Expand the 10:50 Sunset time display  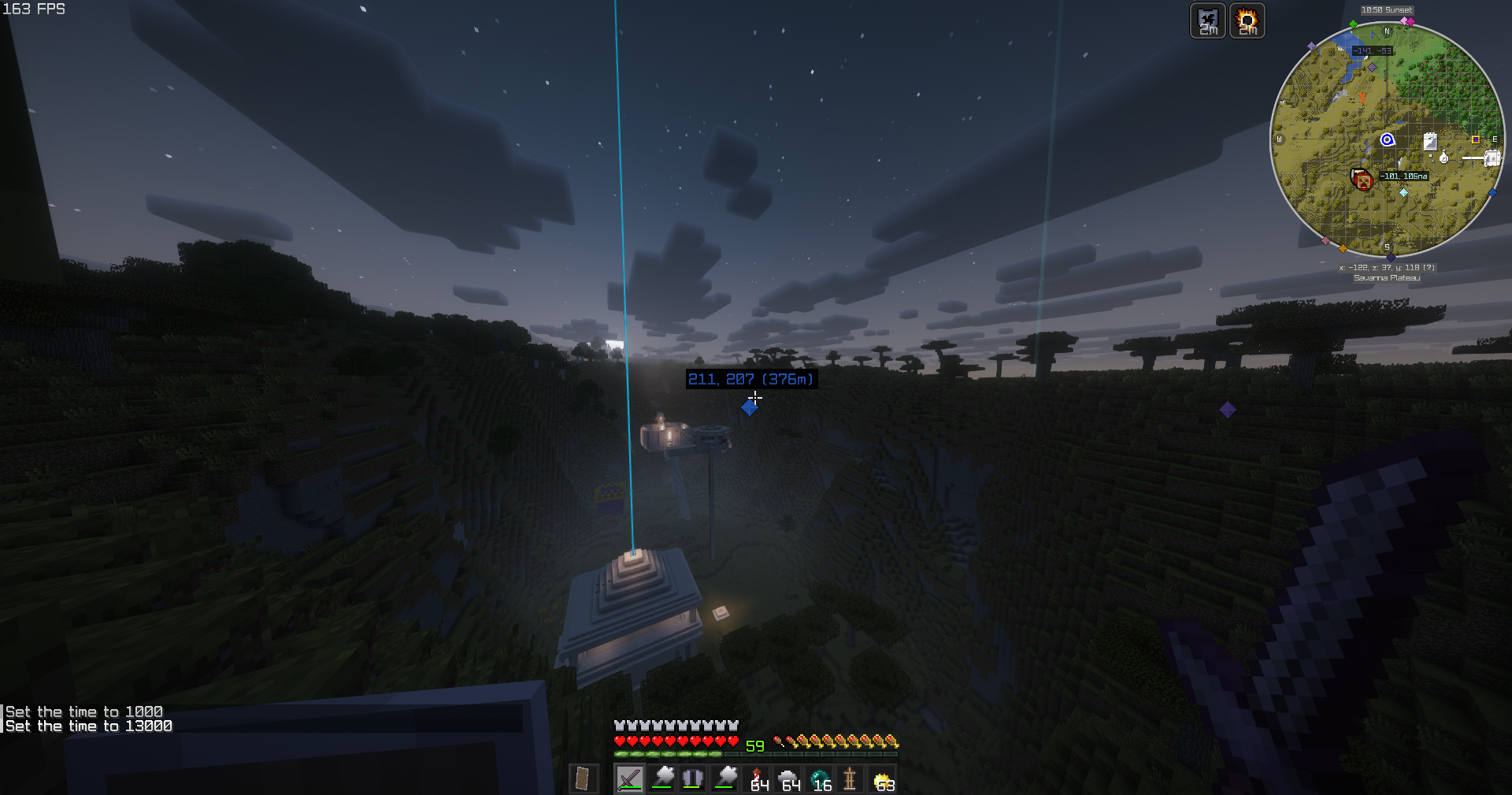pyautogui.click(x=1387, y=10)
